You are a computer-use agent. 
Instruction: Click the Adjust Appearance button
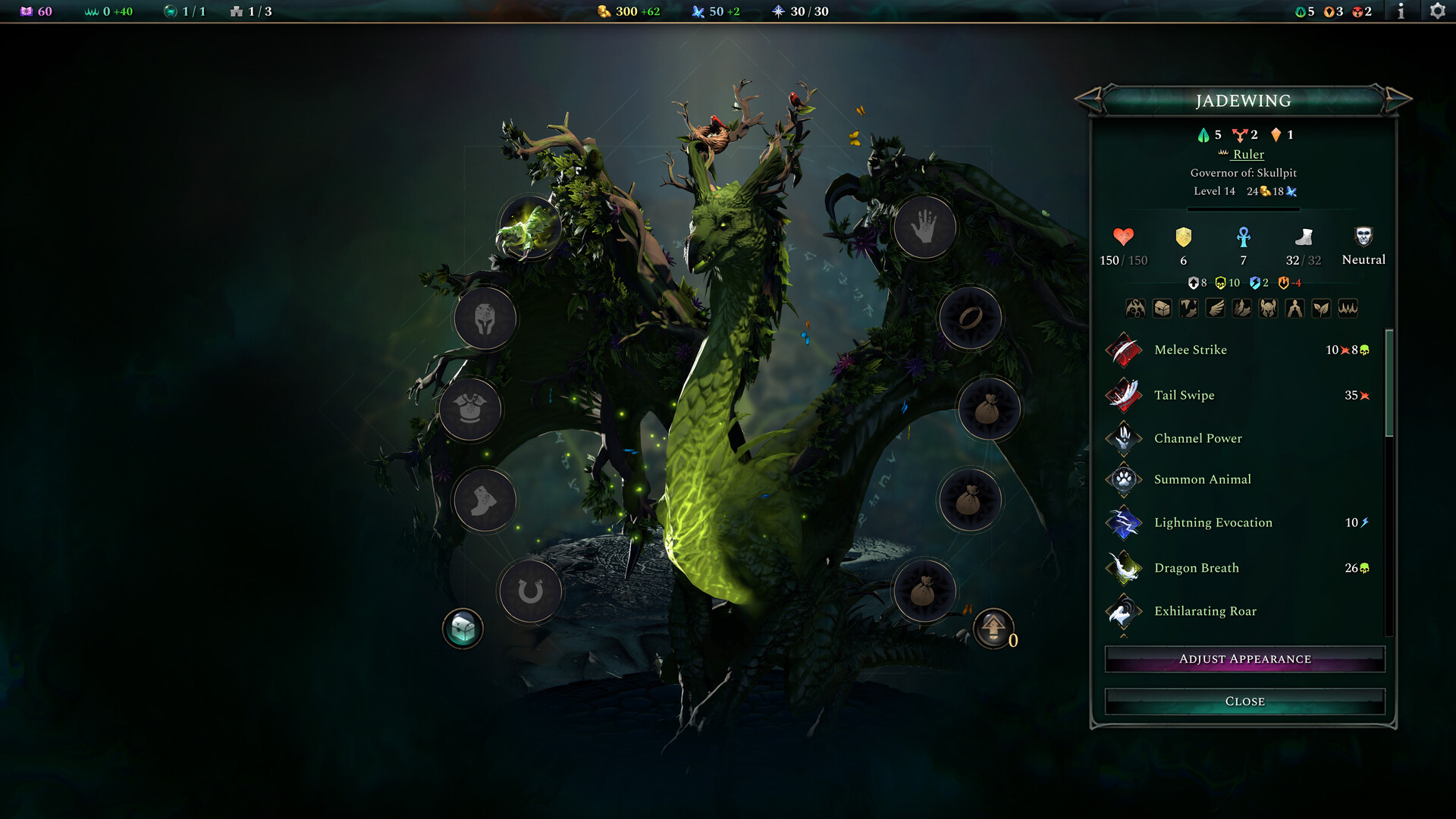(1244, 658)
